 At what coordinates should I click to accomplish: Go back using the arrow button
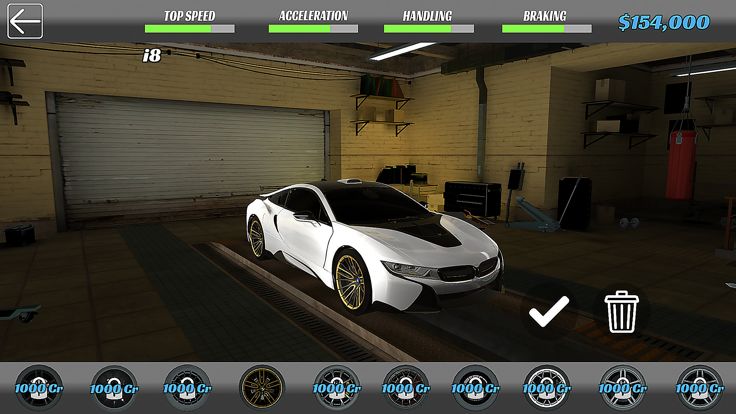pyautogui.click(x=24, y=20)
